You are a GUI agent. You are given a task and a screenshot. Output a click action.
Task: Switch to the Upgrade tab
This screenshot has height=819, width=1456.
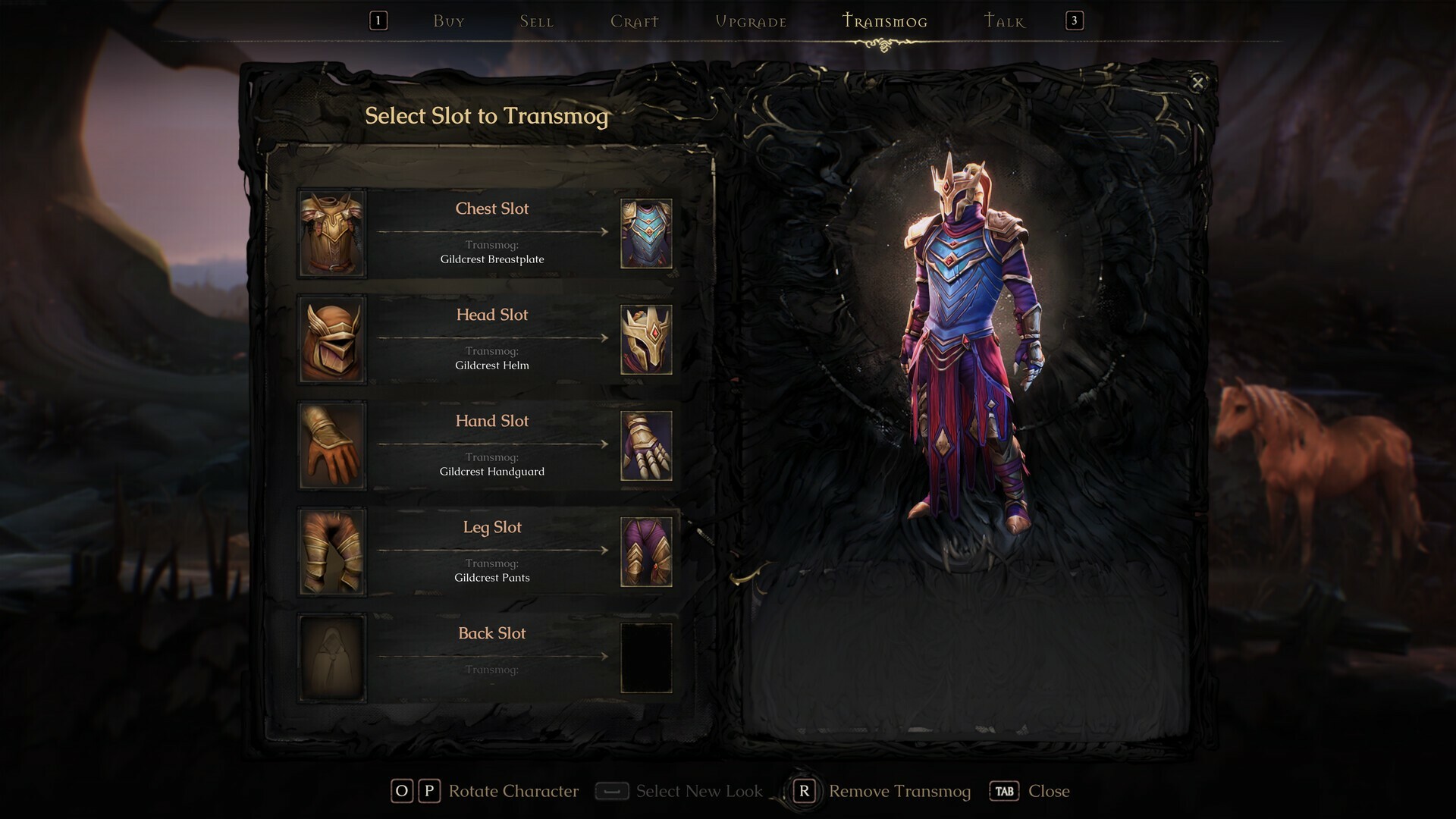[751, 21]
